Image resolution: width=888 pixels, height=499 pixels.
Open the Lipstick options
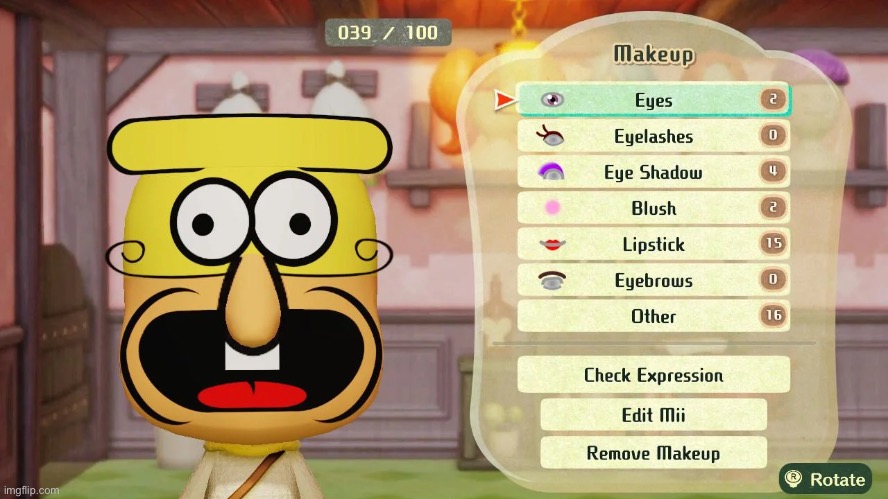653,244
